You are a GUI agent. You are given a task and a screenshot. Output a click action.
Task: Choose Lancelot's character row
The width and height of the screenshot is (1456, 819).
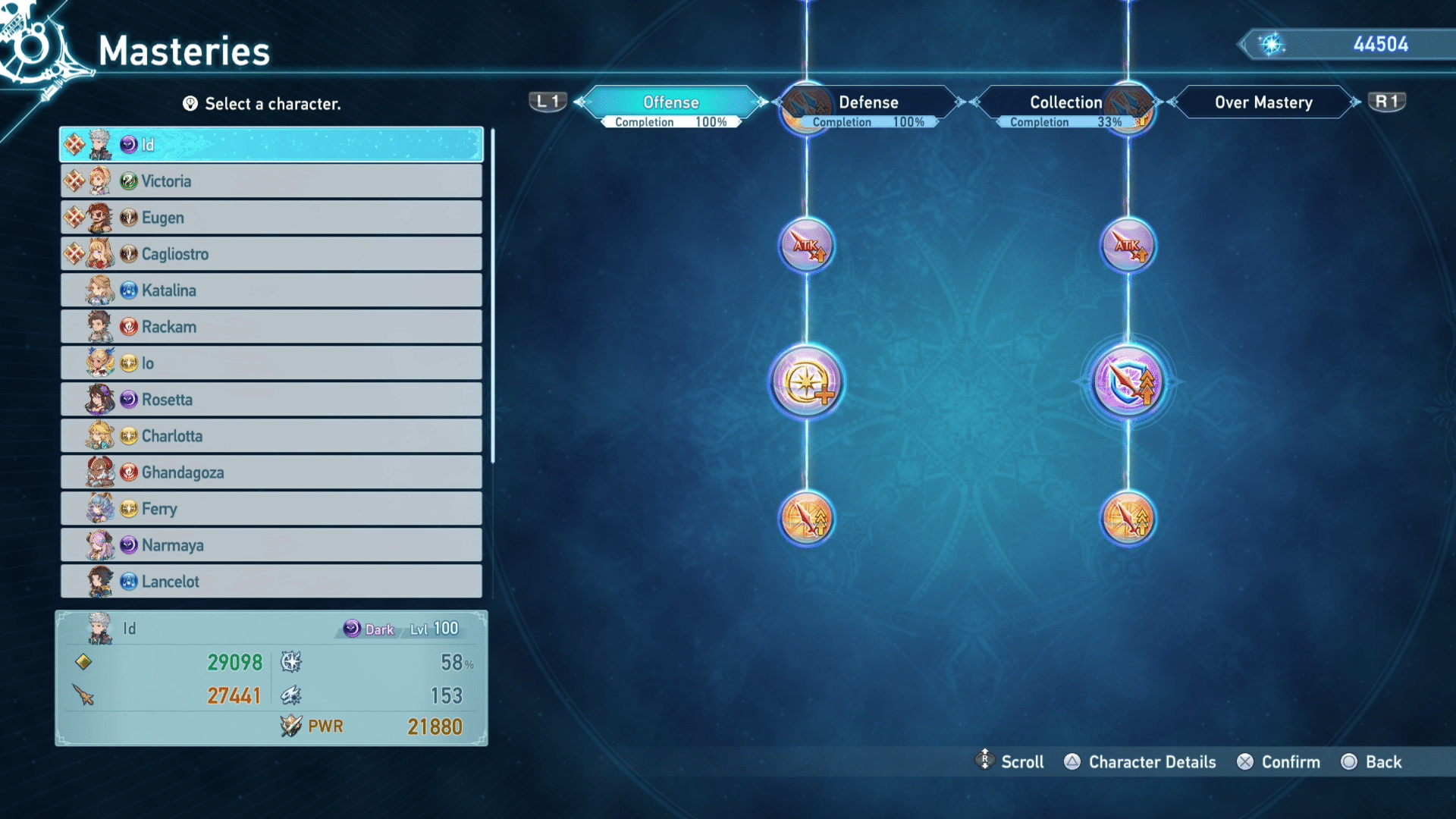click(x=271, y=582)
